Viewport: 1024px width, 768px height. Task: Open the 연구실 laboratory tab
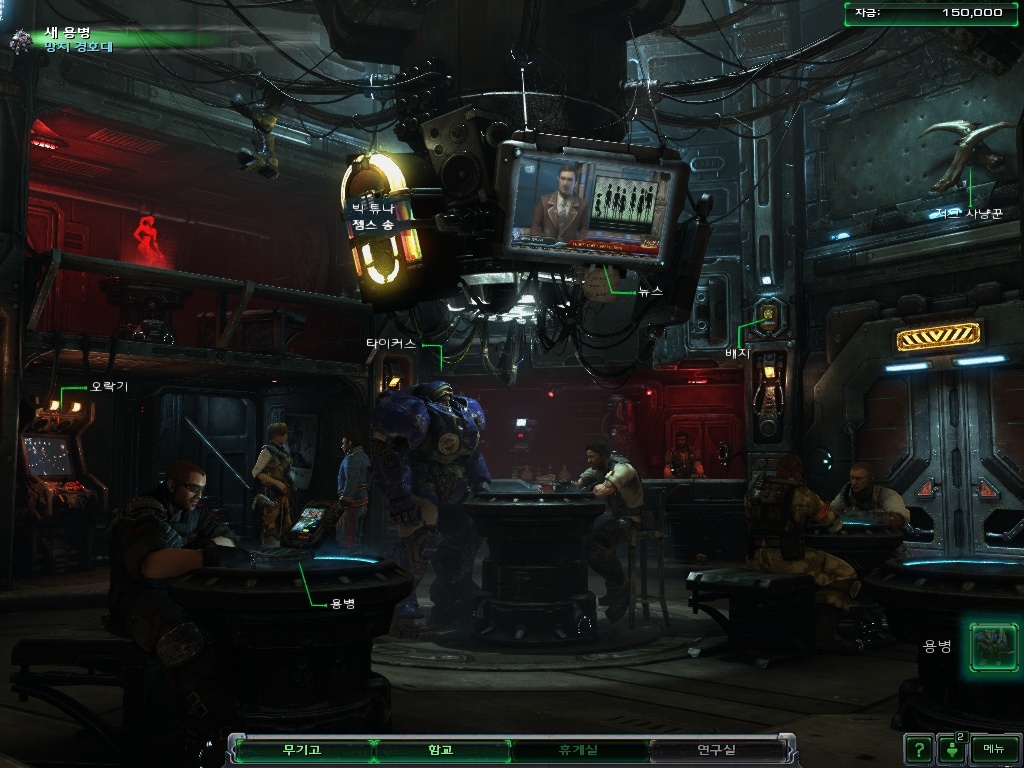[716, 749]
